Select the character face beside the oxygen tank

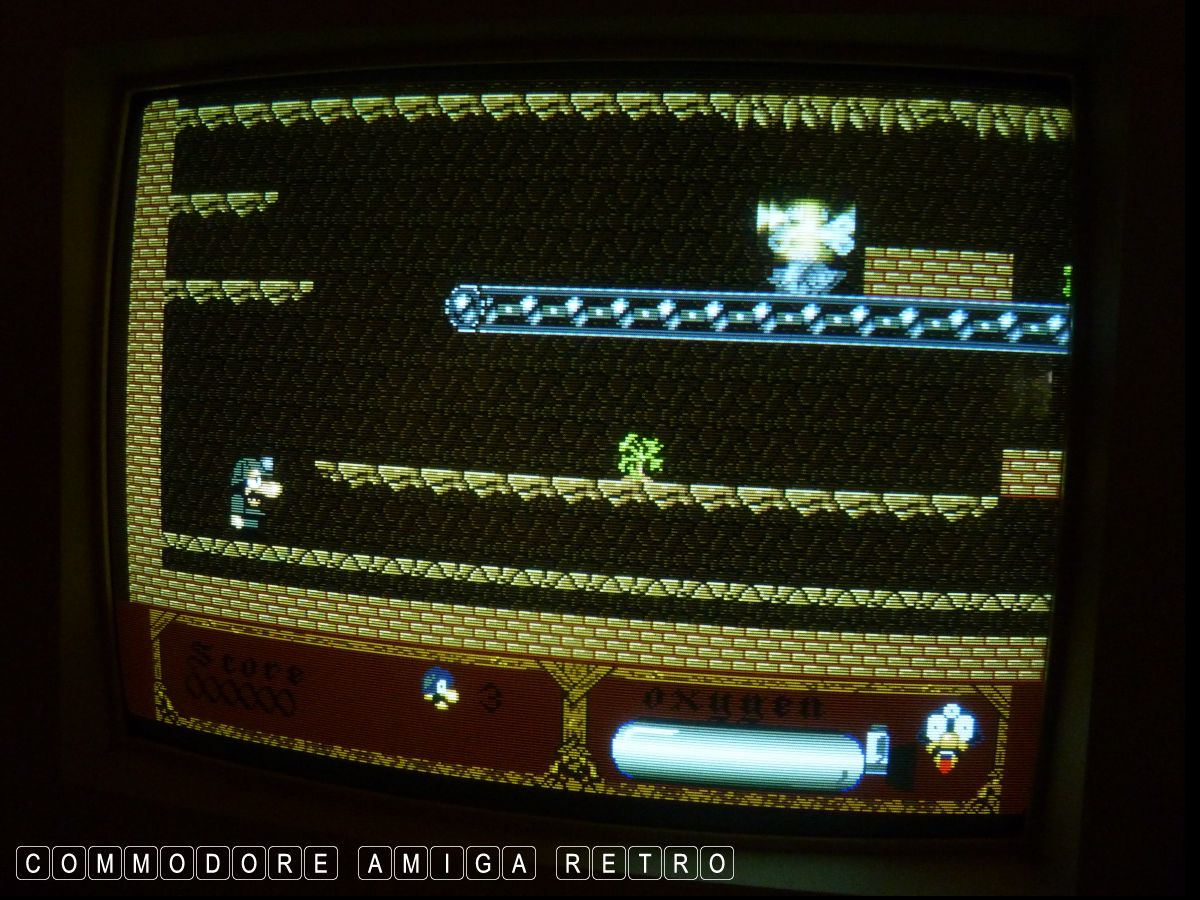tap(944, 738)
